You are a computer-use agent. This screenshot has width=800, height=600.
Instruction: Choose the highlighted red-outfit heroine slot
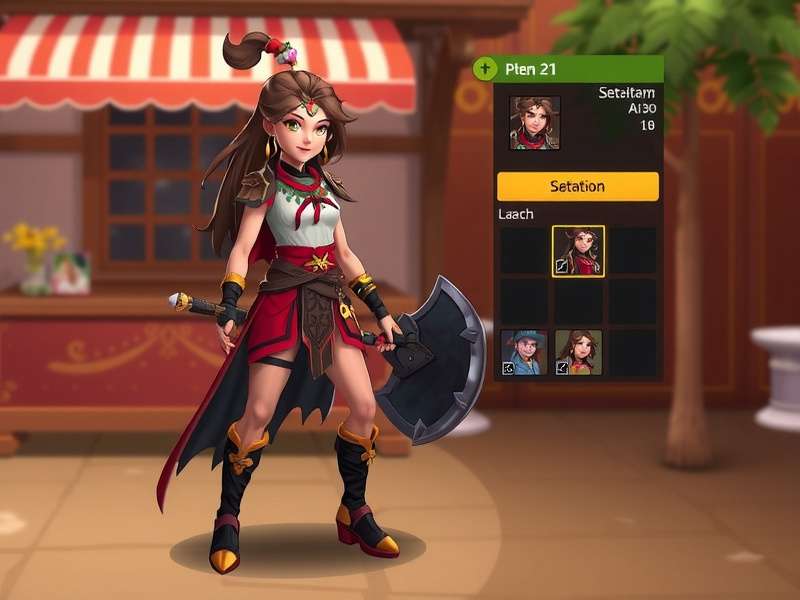[x=578, y=251]
